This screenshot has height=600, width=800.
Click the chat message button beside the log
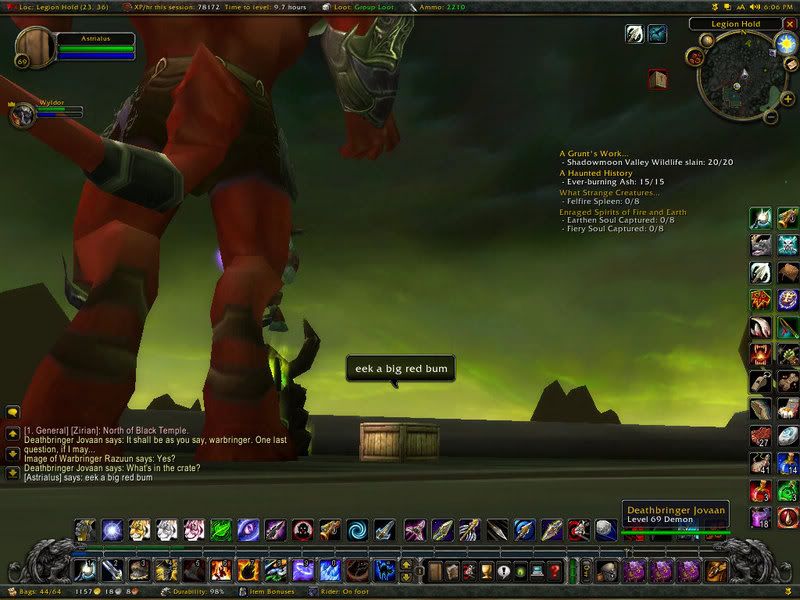tap(13, 411)
